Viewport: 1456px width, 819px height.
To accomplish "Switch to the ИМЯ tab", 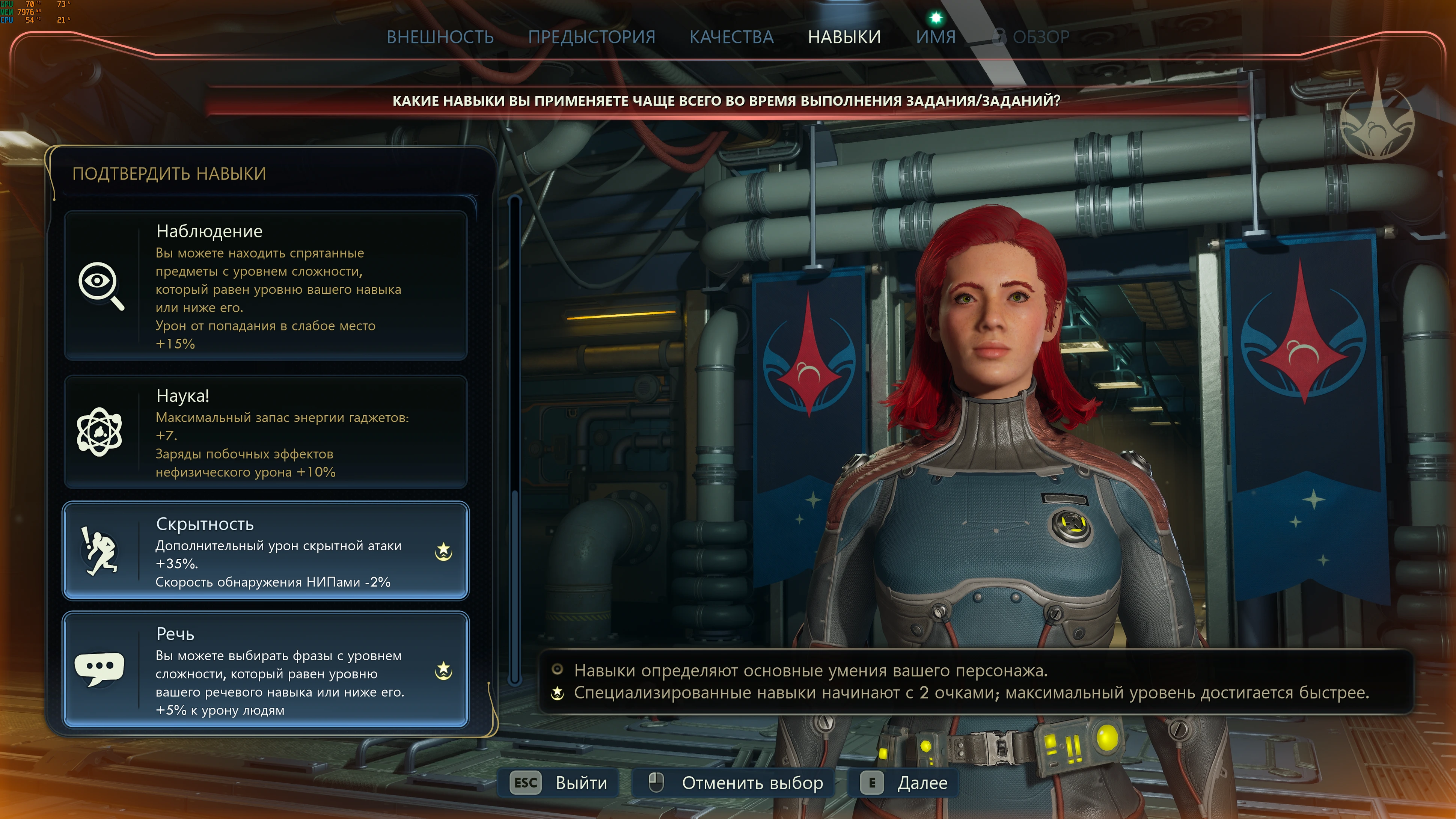I will coord(935,37).
